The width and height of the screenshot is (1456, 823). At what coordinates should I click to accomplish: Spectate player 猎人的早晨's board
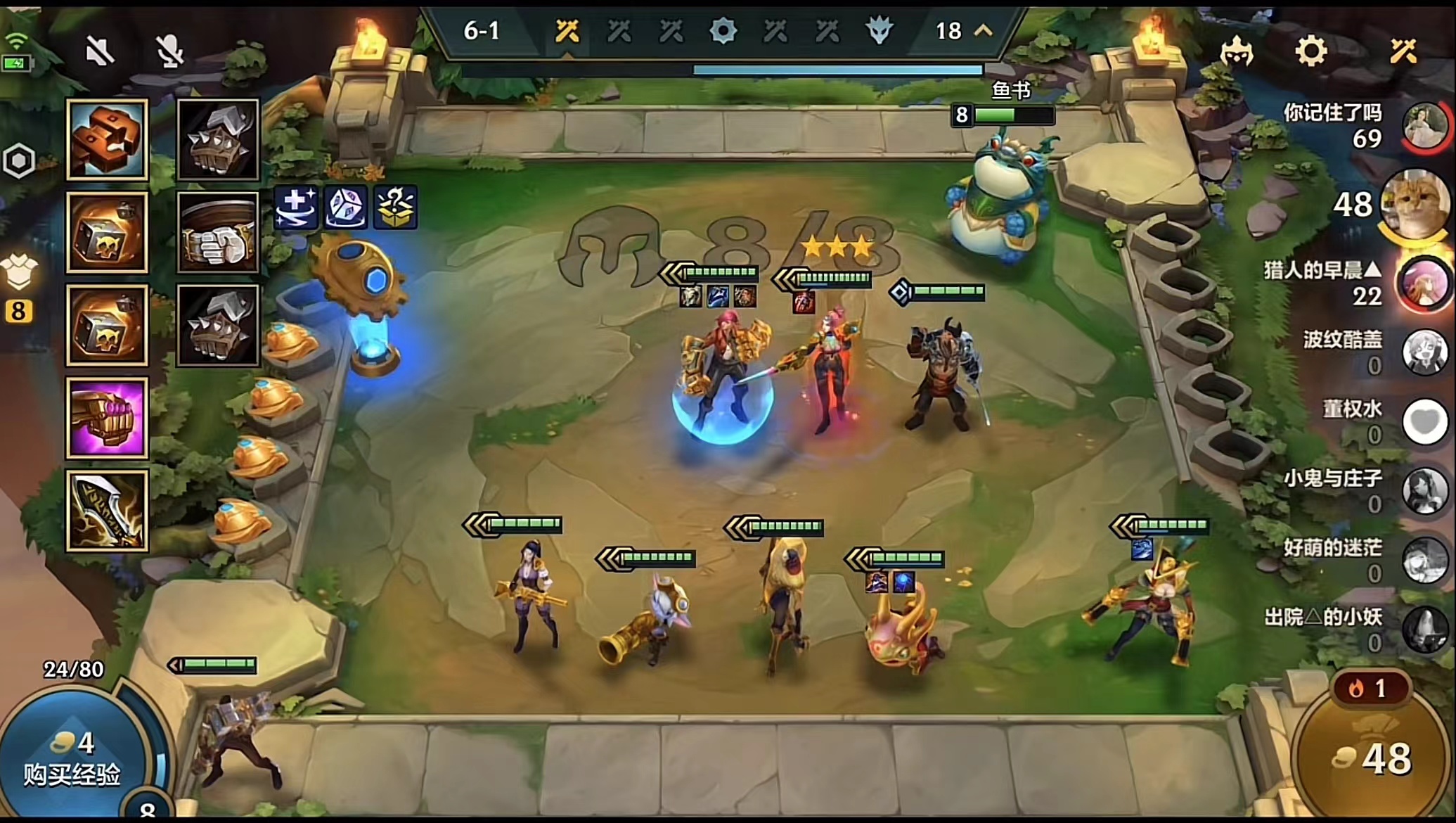click(1424, 283)
